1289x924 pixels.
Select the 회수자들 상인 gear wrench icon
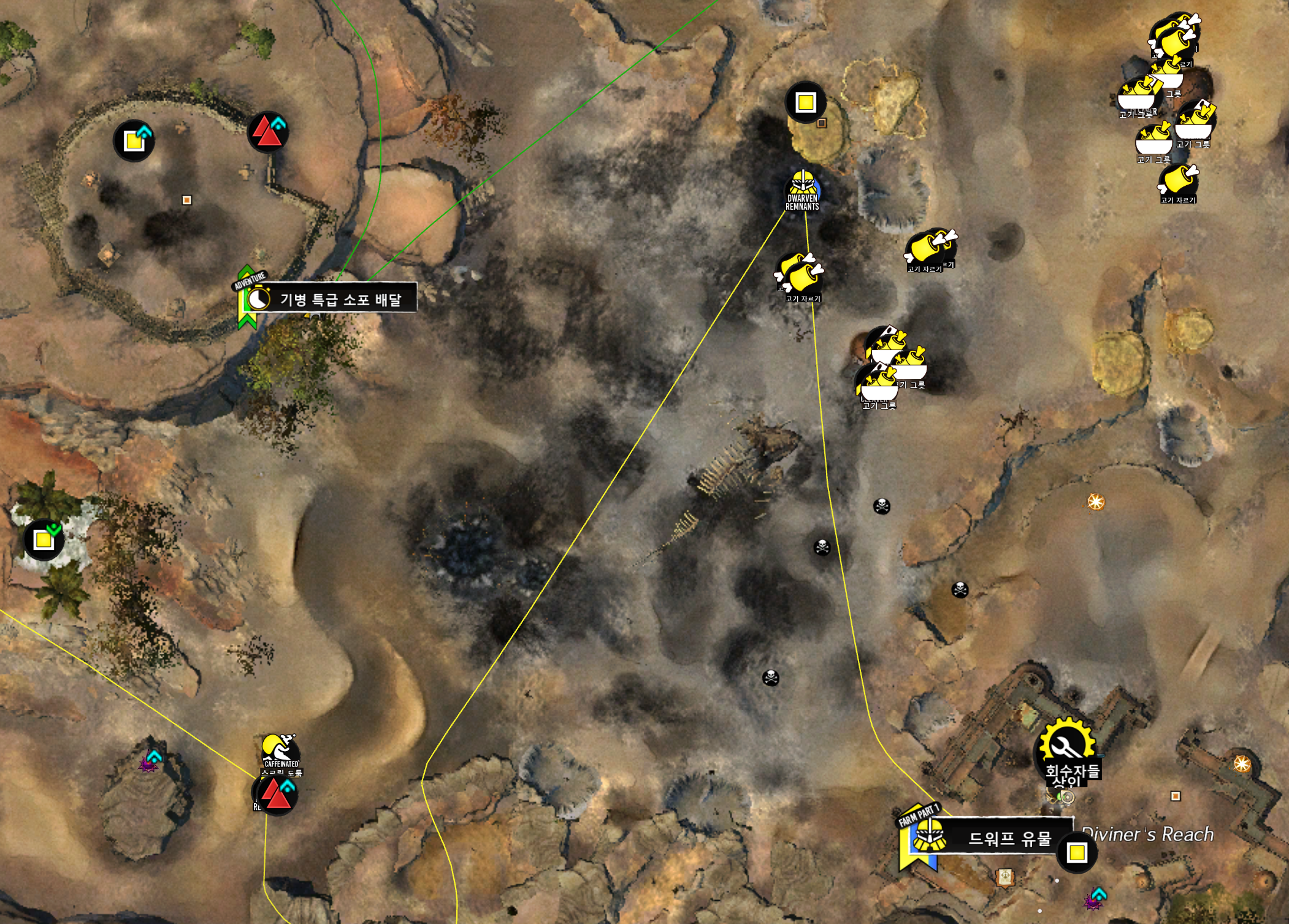pyautogui.click(x=1067, y=744)
